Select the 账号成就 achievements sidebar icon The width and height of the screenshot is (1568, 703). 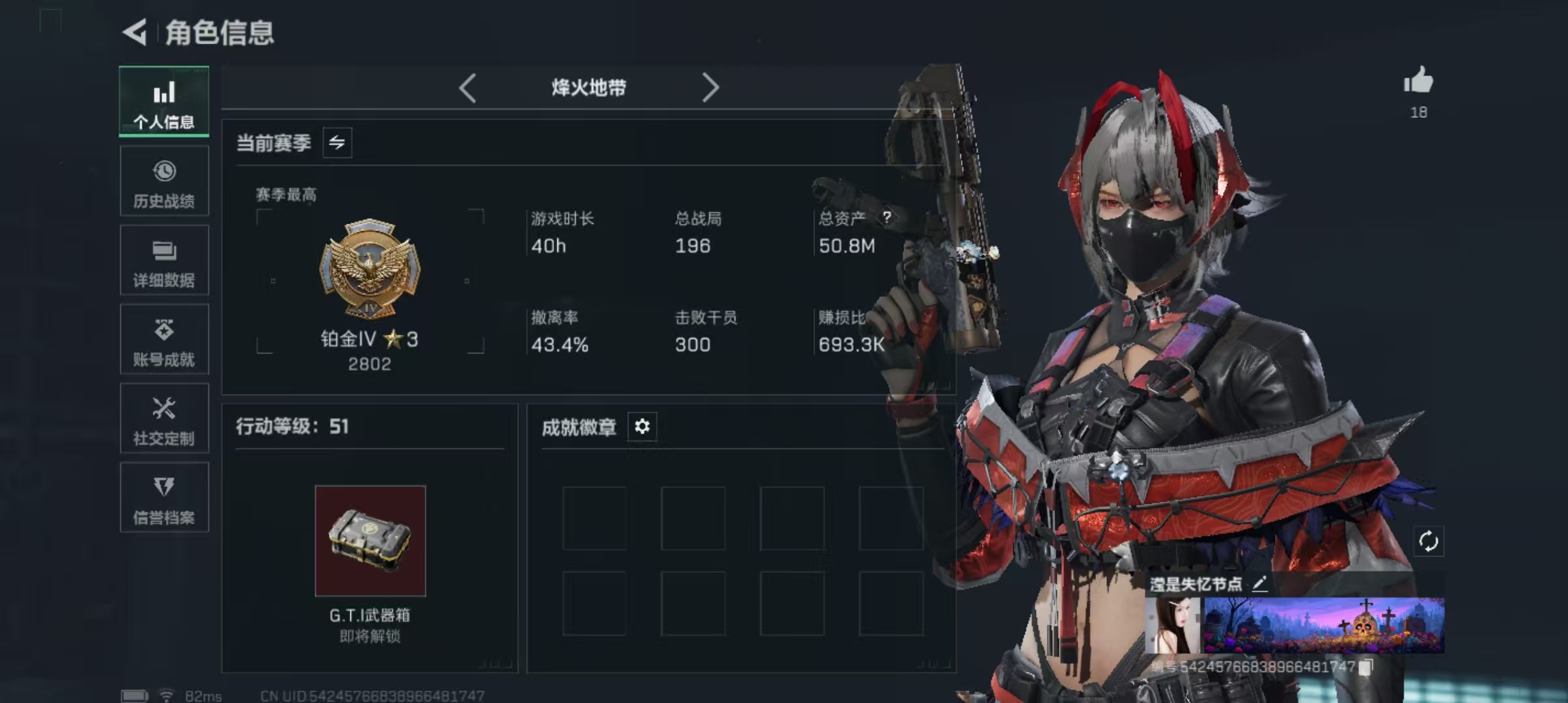pos(164,339)
